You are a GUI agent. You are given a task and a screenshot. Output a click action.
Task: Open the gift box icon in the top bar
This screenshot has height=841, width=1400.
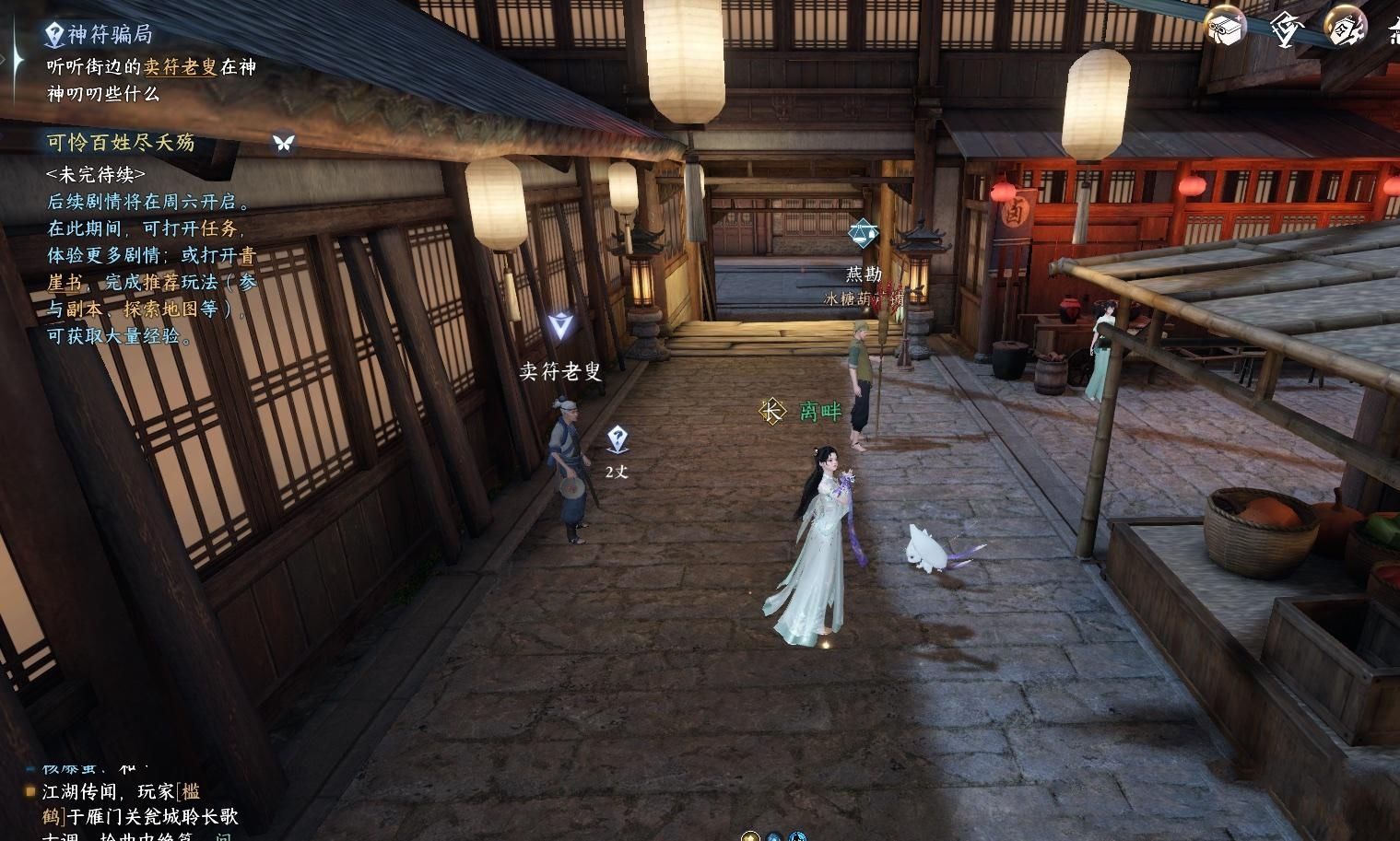click(x=1225, y=28)
